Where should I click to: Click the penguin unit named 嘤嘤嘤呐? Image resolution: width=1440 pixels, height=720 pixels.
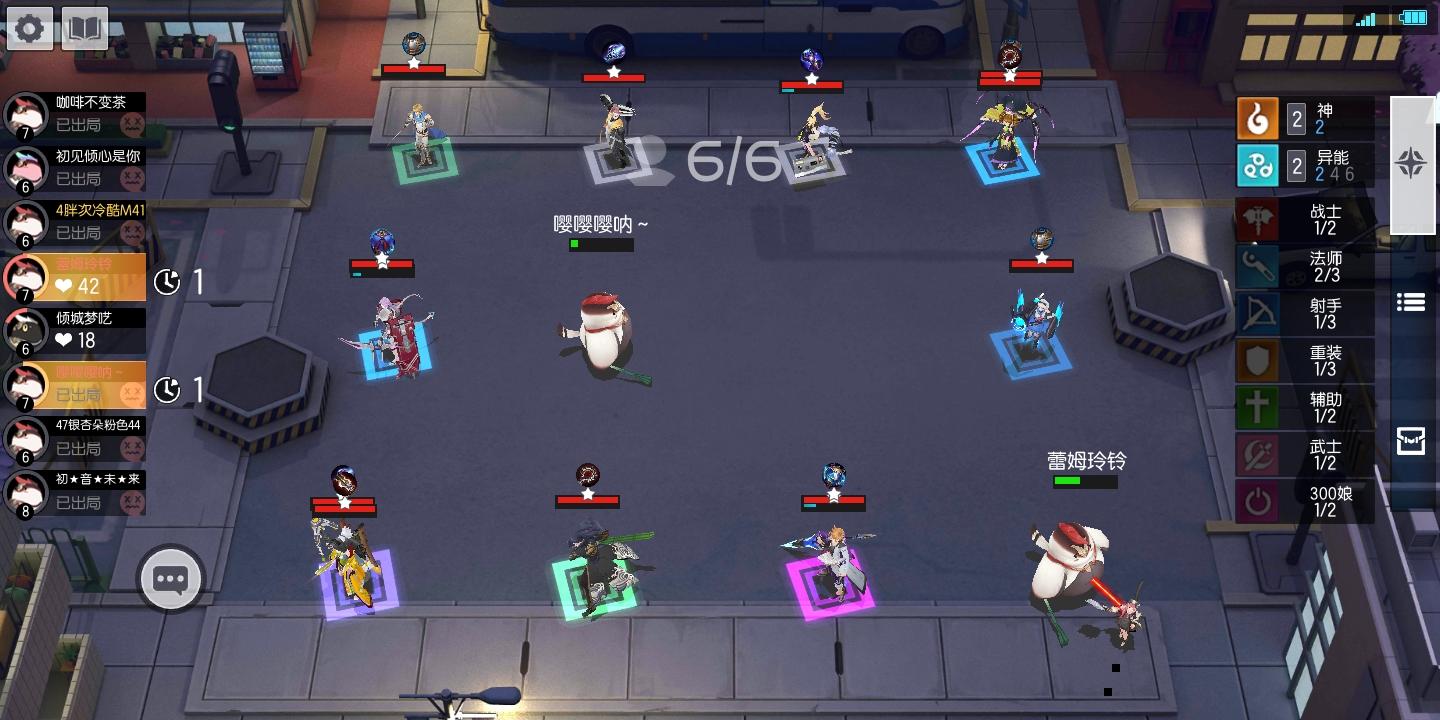click(x=600, y=330)
